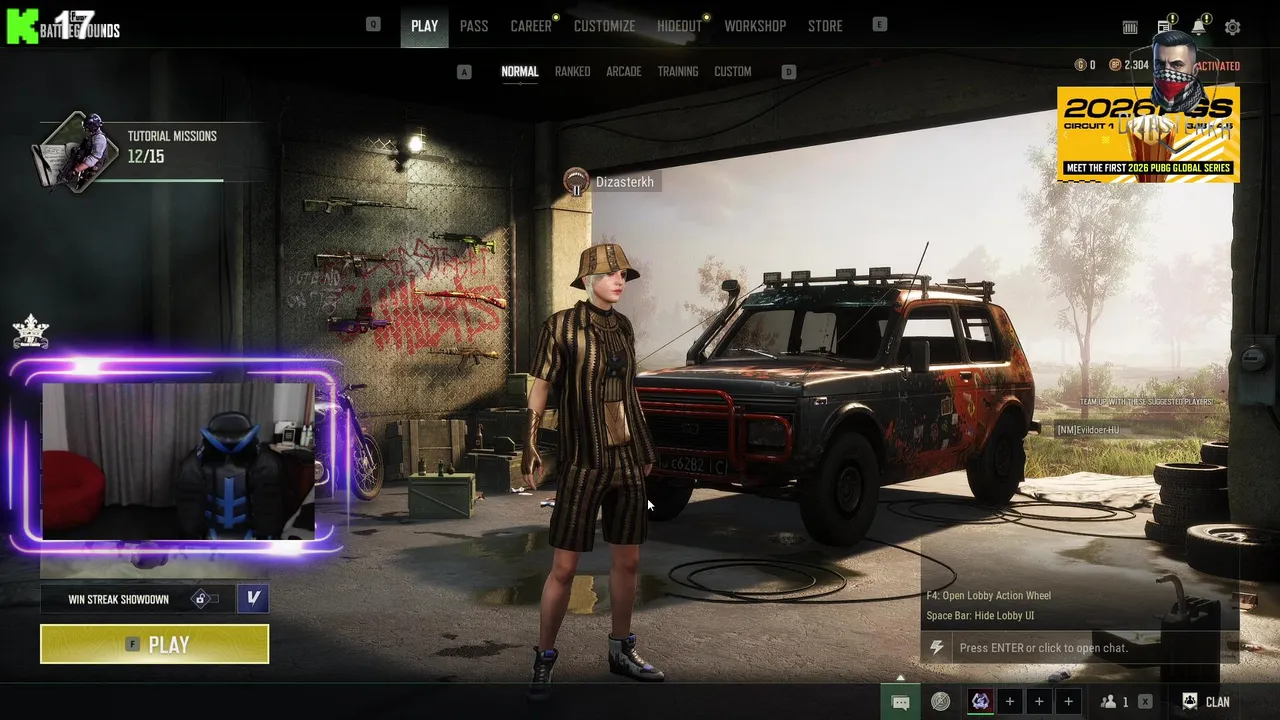Enter the STORE
This screenshot has width=1280, height=720.
tap(825, 26)
